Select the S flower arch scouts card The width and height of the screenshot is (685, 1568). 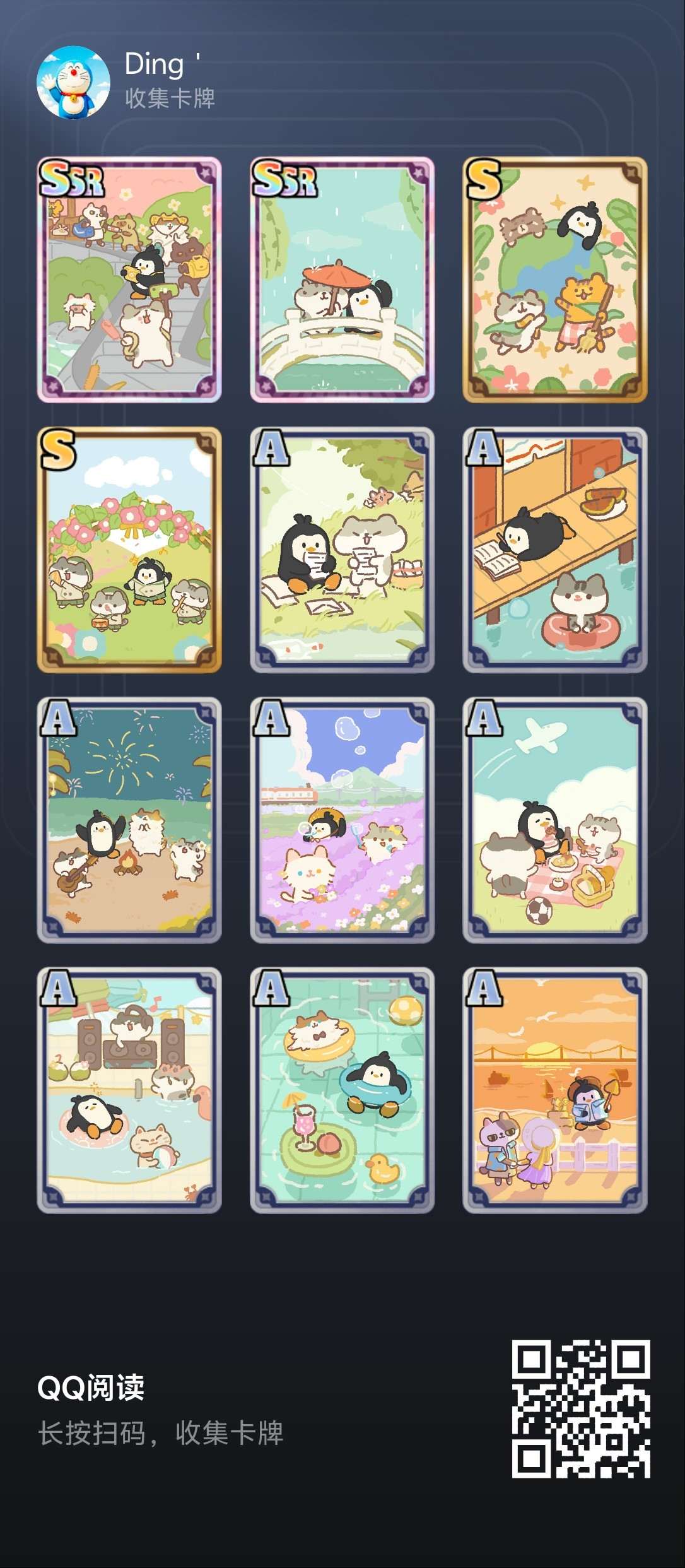coord(129,550)
